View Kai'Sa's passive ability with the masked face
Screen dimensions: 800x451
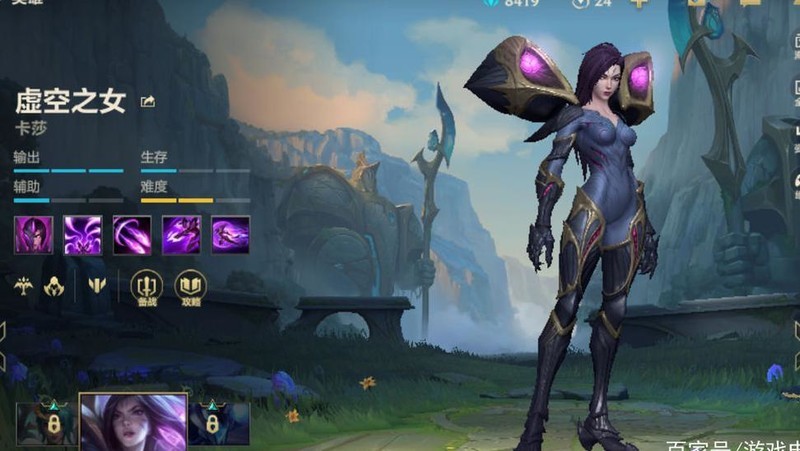click(33, 234)
